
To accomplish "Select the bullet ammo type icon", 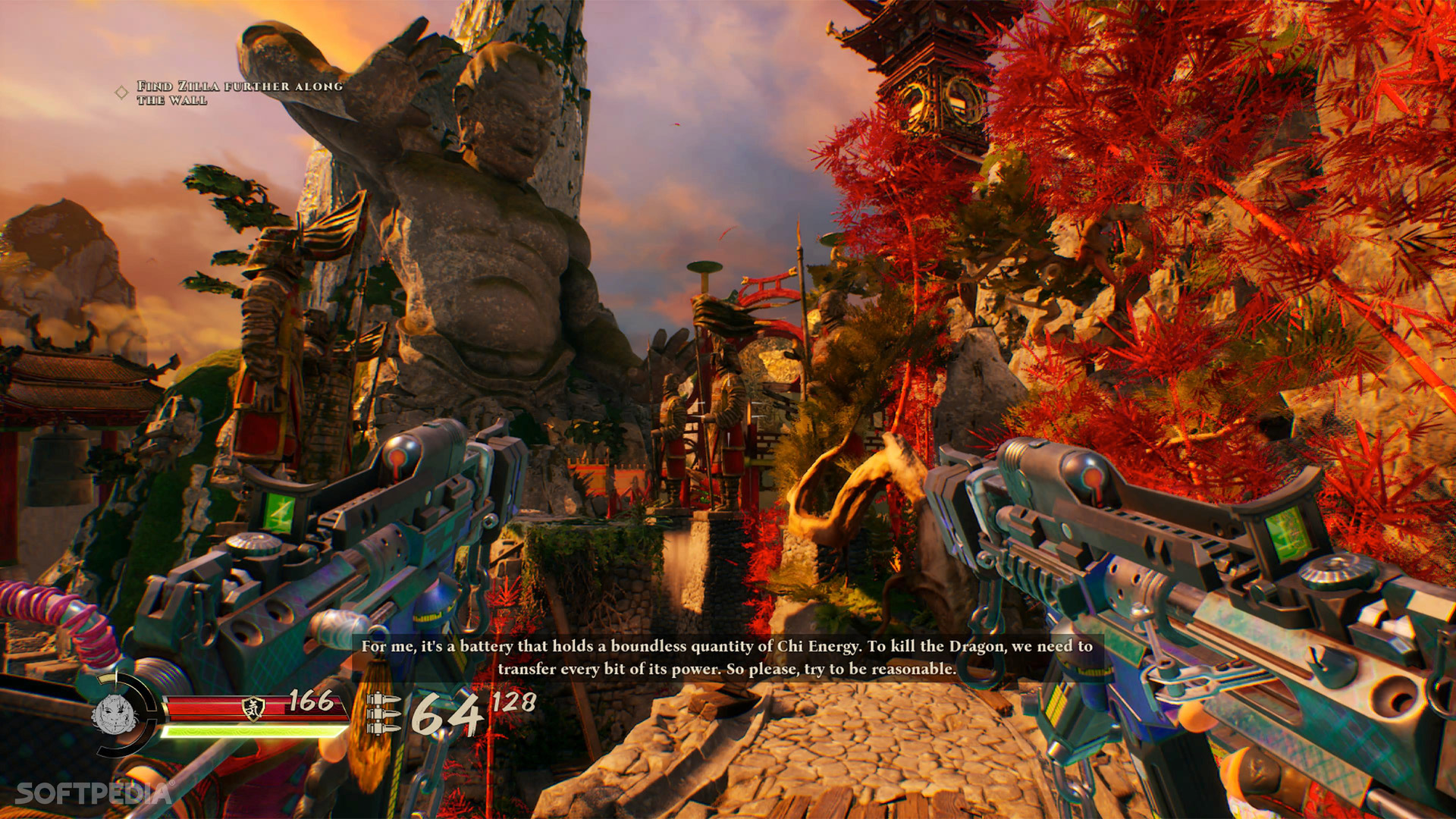I will [383, 713].
